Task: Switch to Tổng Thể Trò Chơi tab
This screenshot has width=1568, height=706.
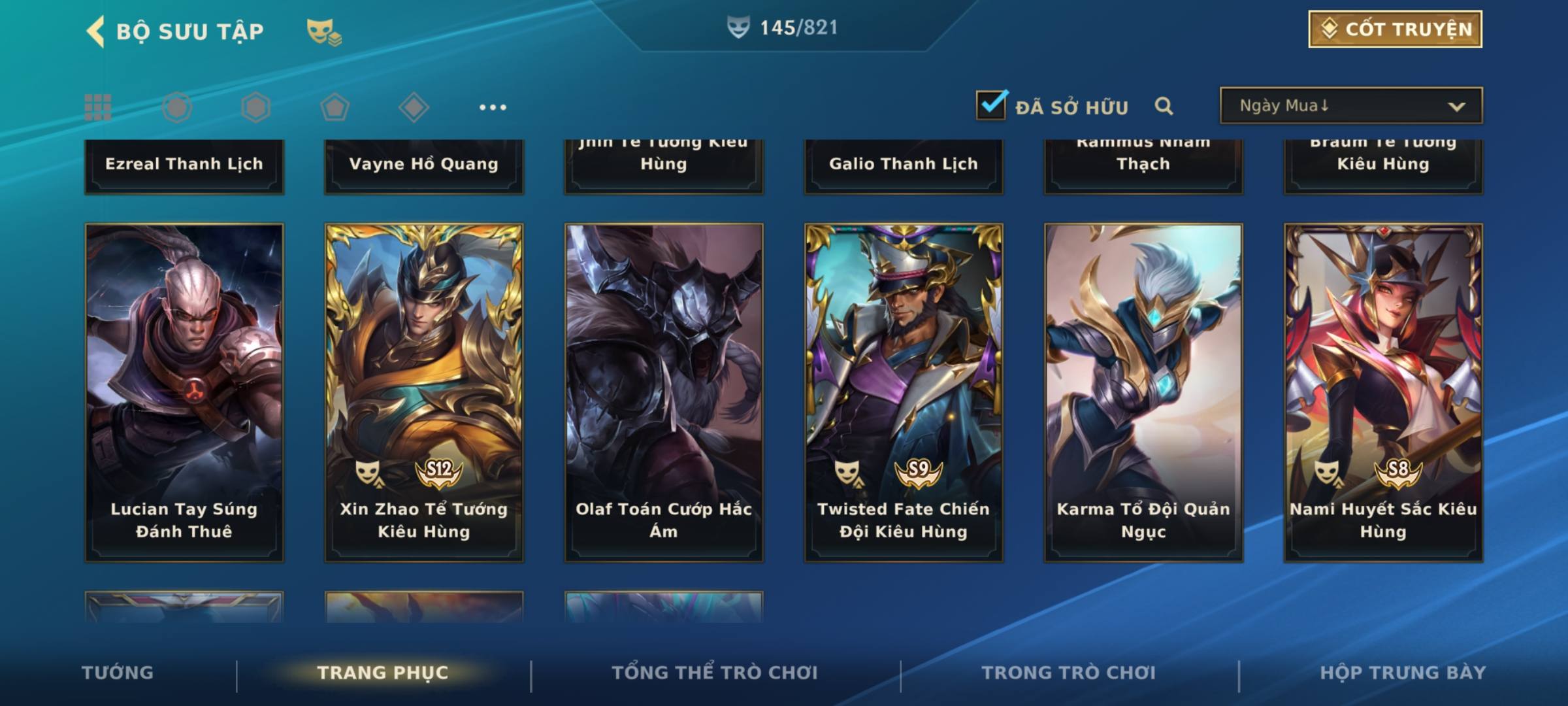Action: [x=715, y=673]
